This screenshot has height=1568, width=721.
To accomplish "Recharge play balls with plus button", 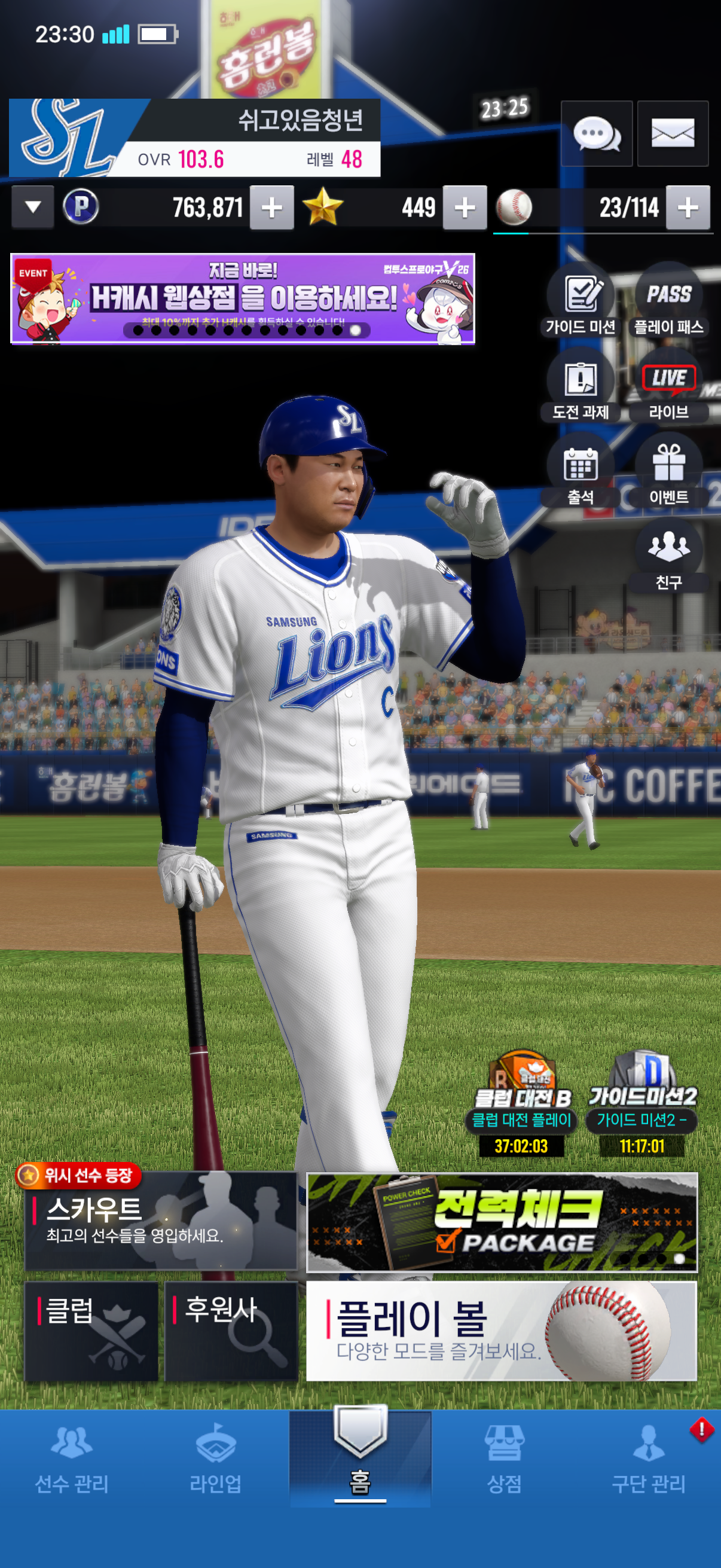I will tap(688, 208).
